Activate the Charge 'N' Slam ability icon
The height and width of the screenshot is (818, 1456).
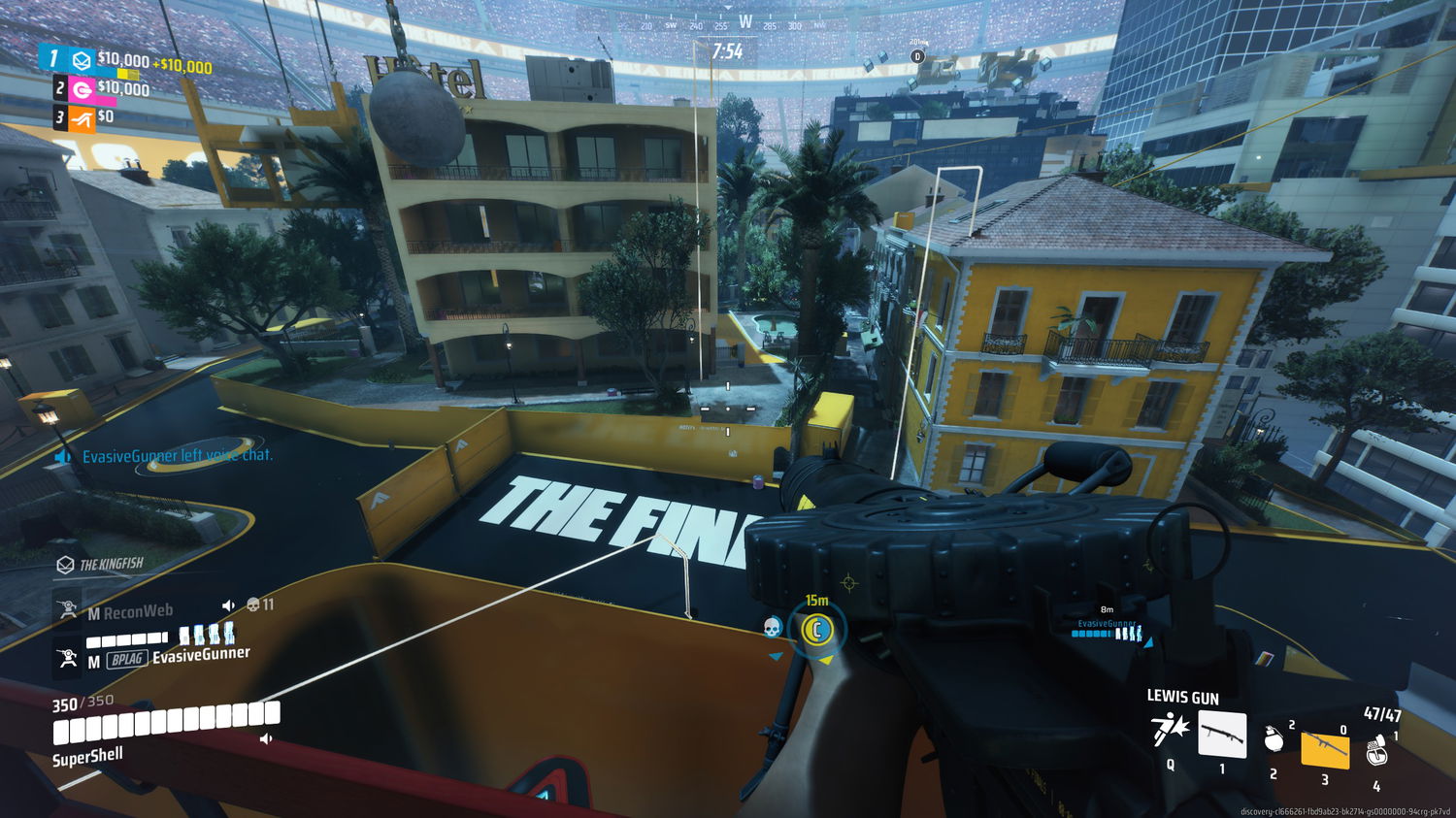point(1170,729)
